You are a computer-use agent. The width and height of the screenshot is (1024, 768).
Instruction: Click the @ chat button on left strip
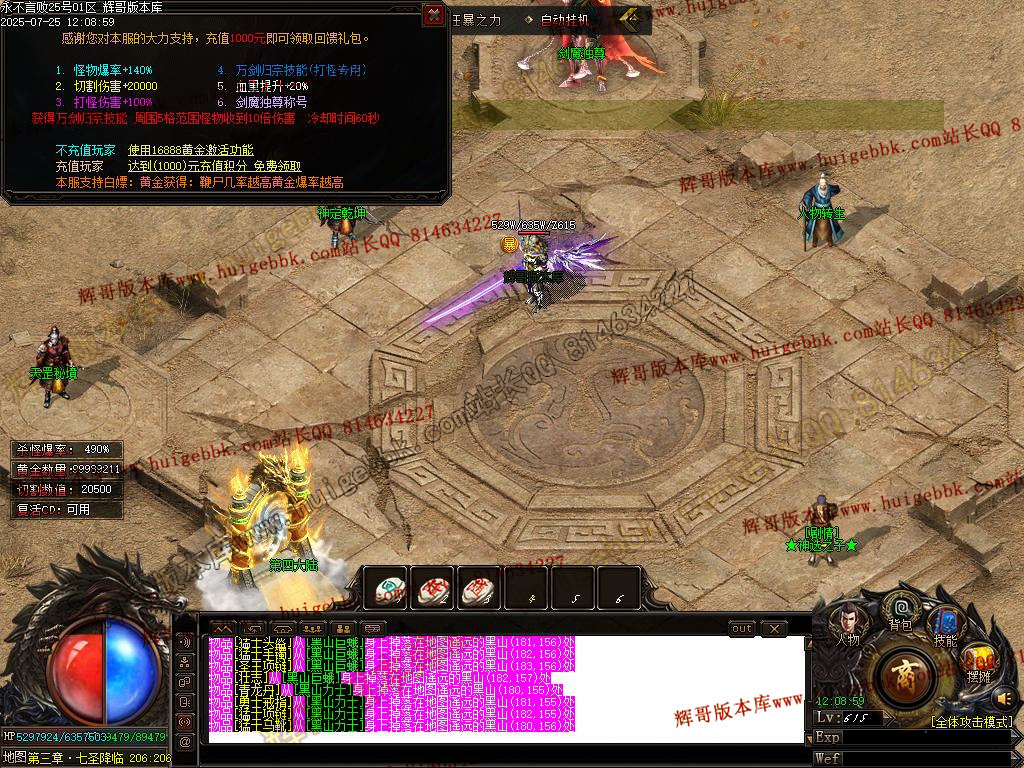[x=185, y=741]
